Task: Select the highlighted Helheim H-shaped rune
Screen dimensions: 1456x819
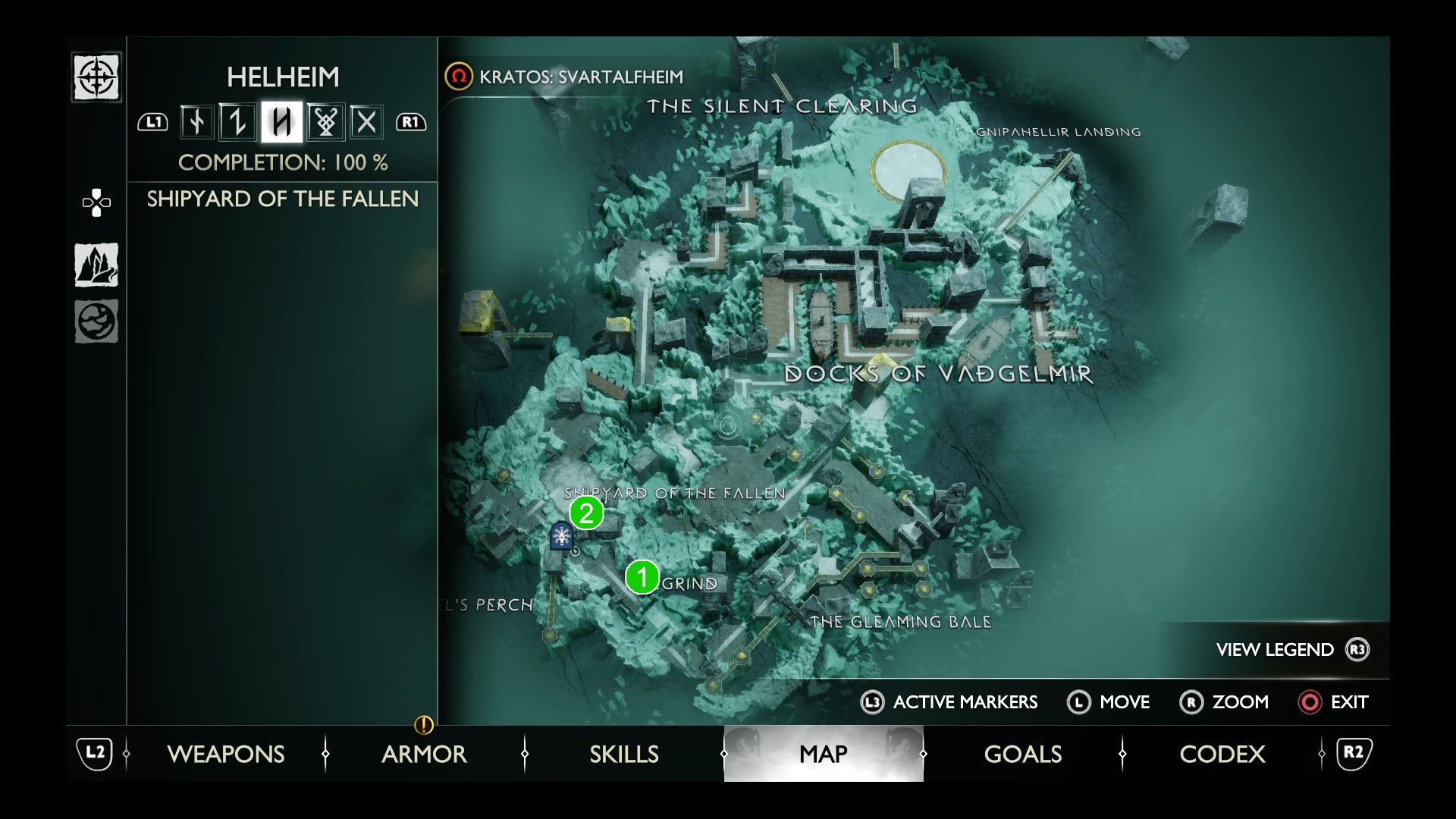Action: [281, 122]
